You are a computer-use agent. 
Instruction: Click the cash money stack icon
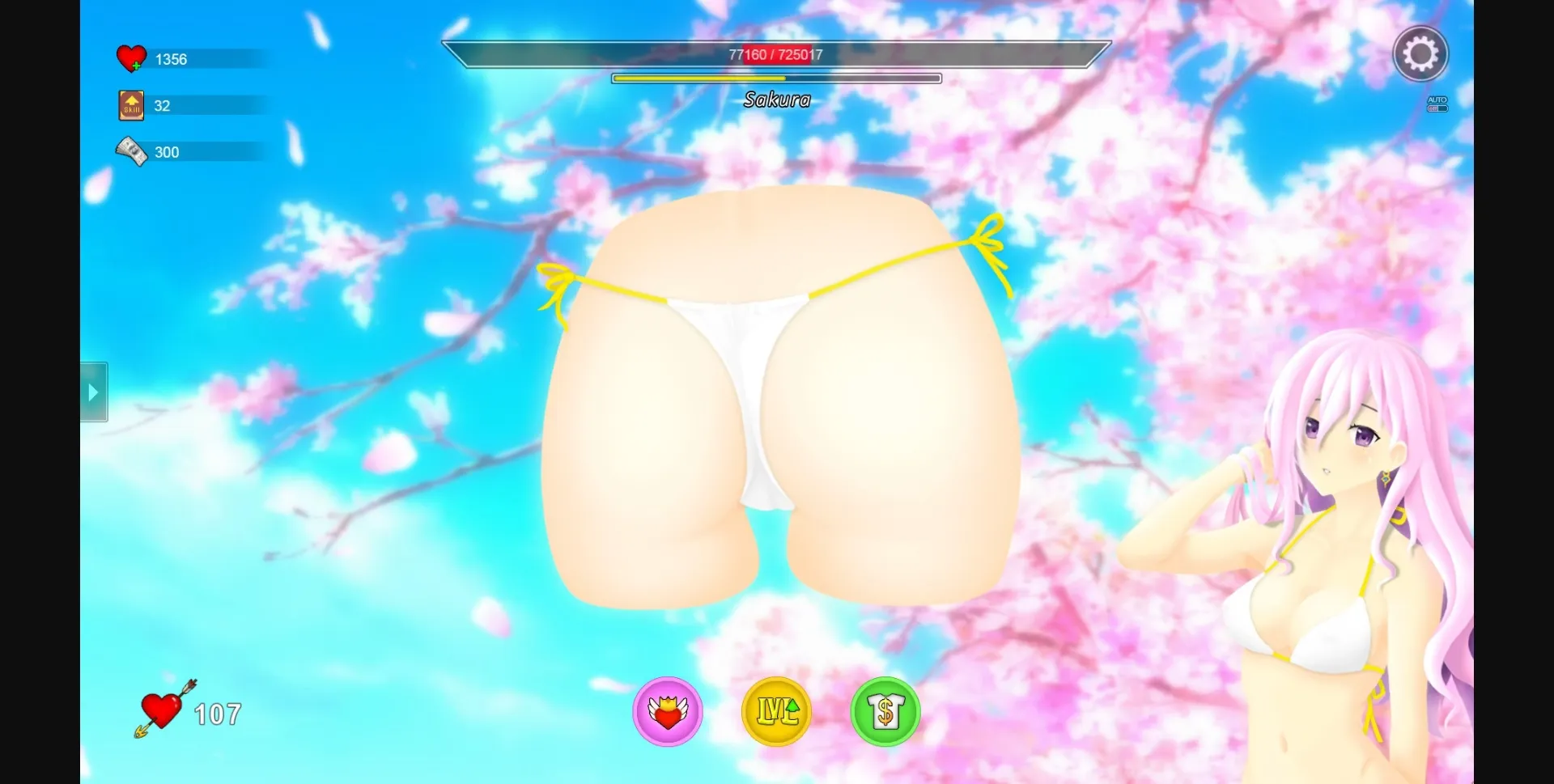coord(130,150)
